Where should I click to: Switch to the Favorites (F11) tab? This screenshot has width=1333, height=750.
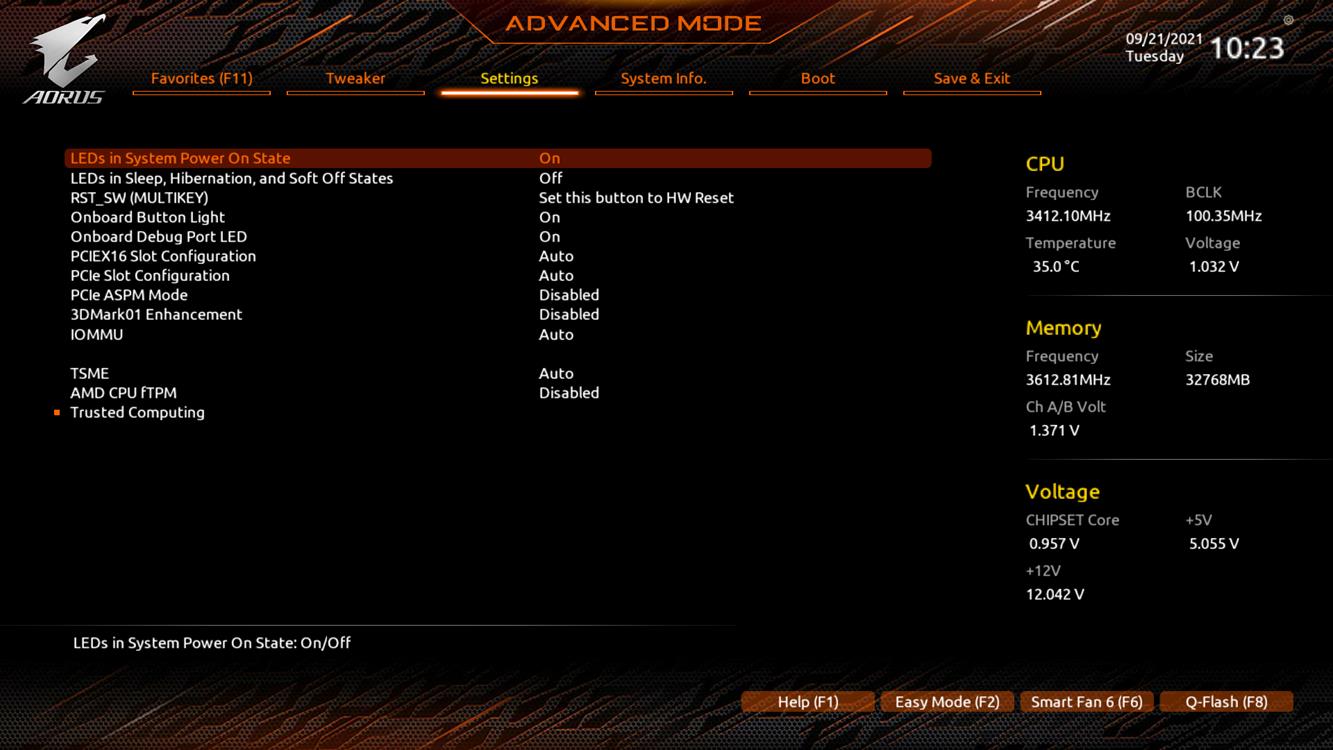click(x=201, y=78)
